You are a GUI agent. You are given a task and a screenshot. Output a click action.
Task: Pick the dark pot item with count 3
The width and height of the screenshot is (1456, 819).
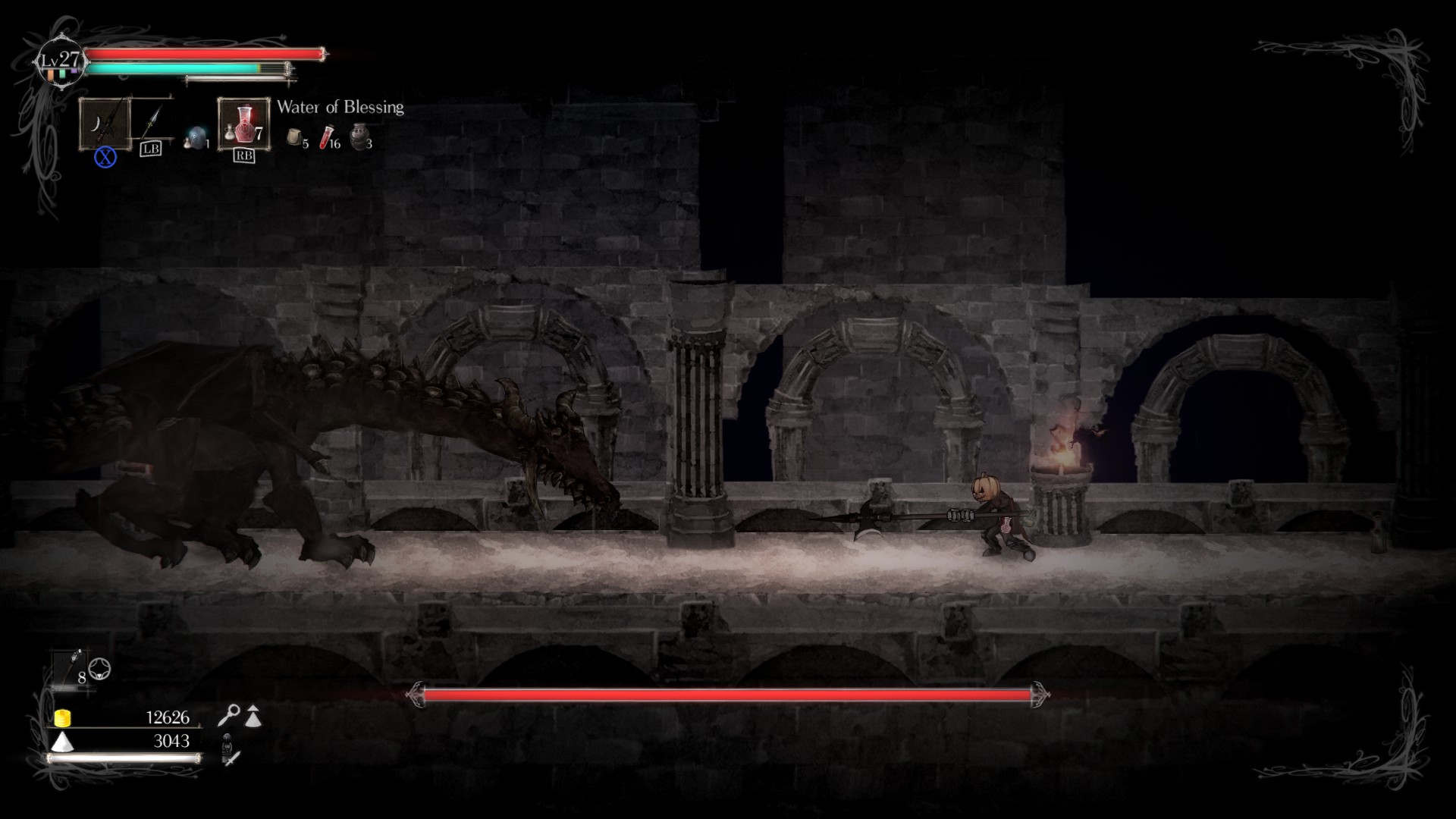pos(360,136)
